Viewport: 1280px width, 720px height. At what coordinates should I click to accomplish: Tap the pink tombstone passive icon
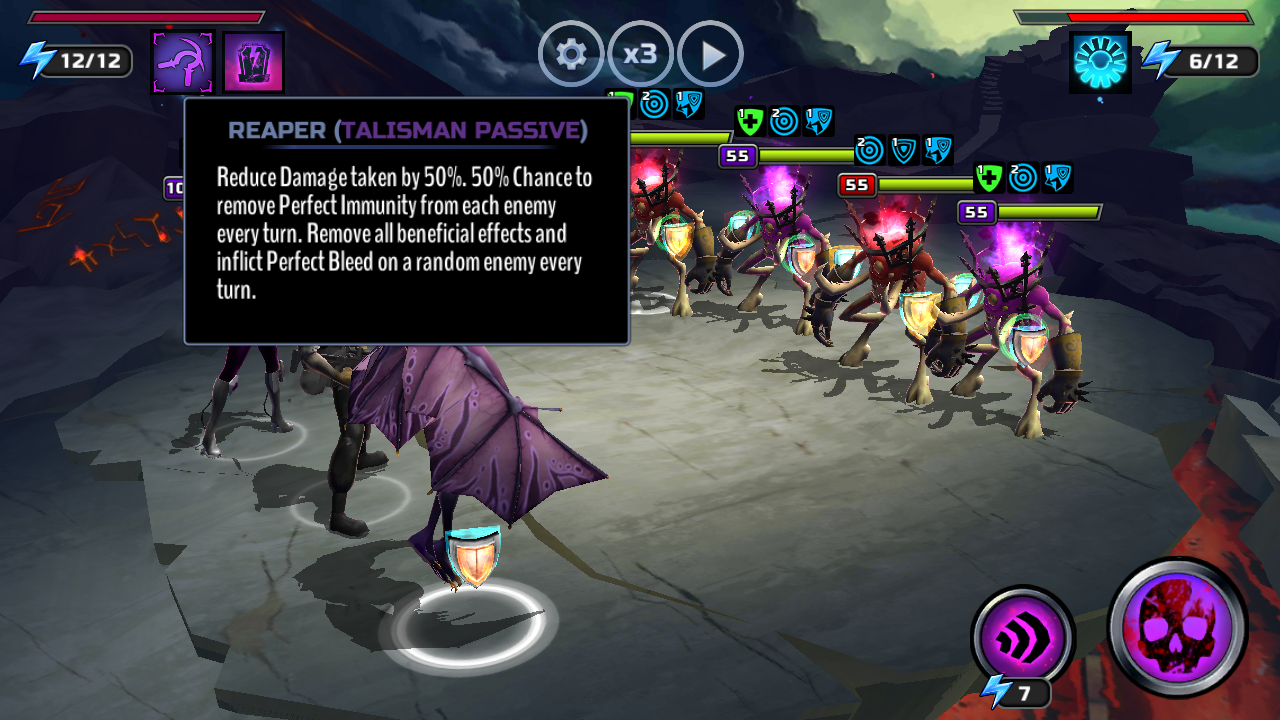(x=254, y=62)
